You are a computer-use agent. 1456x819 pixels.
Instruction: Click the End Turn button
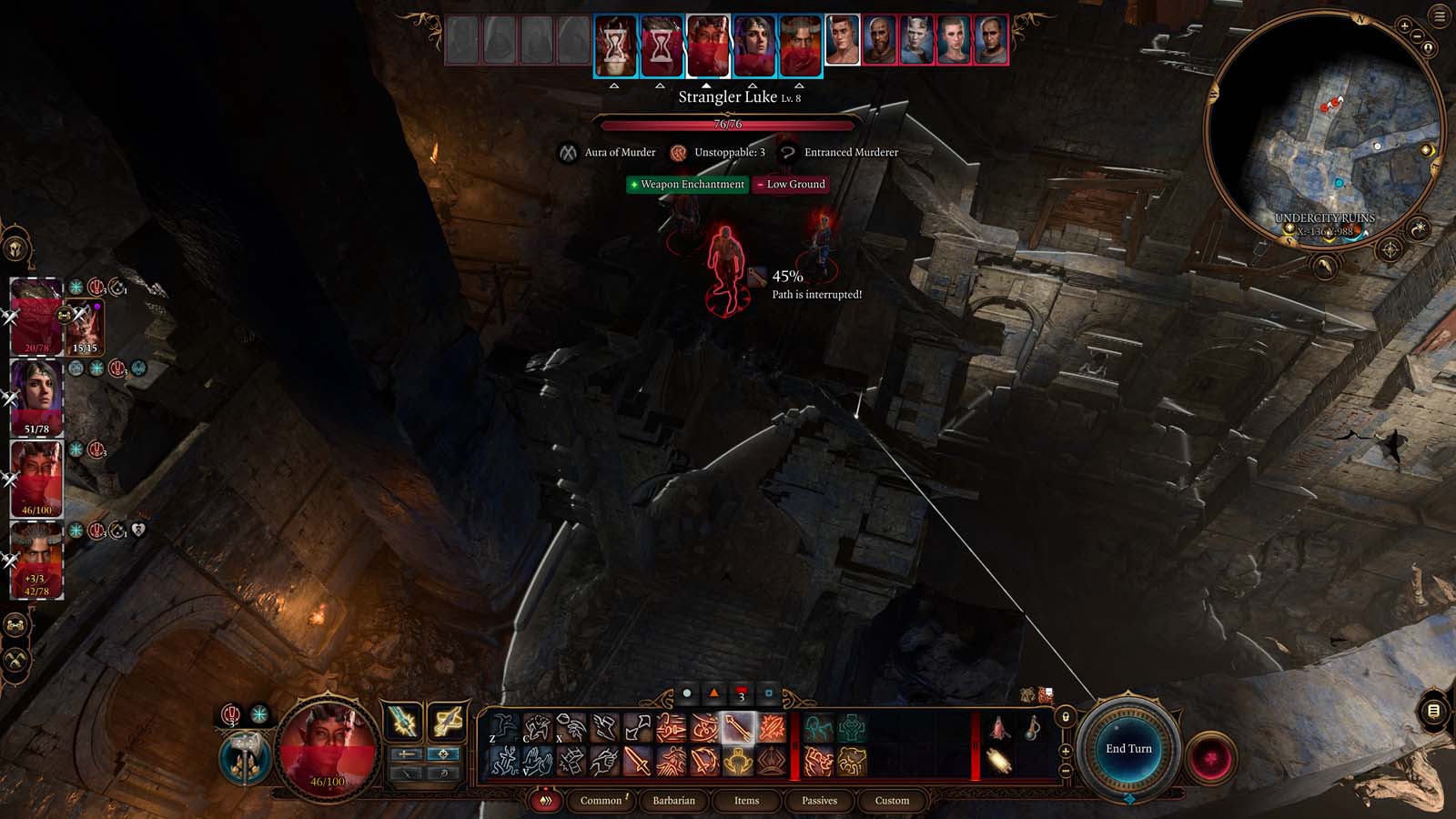(x=1131, y=747)
